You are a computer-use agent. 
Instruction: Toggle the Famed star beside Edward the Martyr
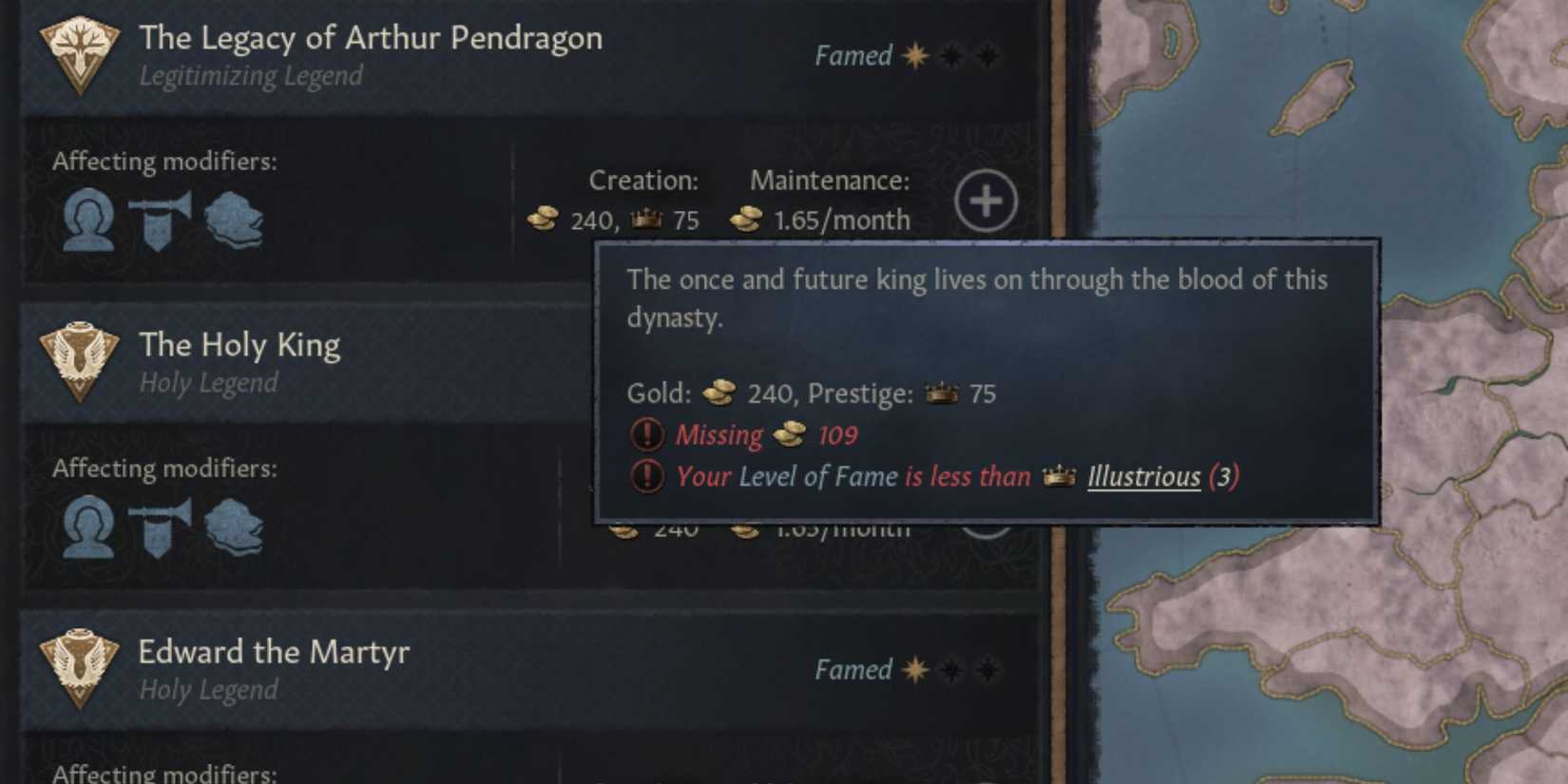pyautogui.click(x=913, y=670)
